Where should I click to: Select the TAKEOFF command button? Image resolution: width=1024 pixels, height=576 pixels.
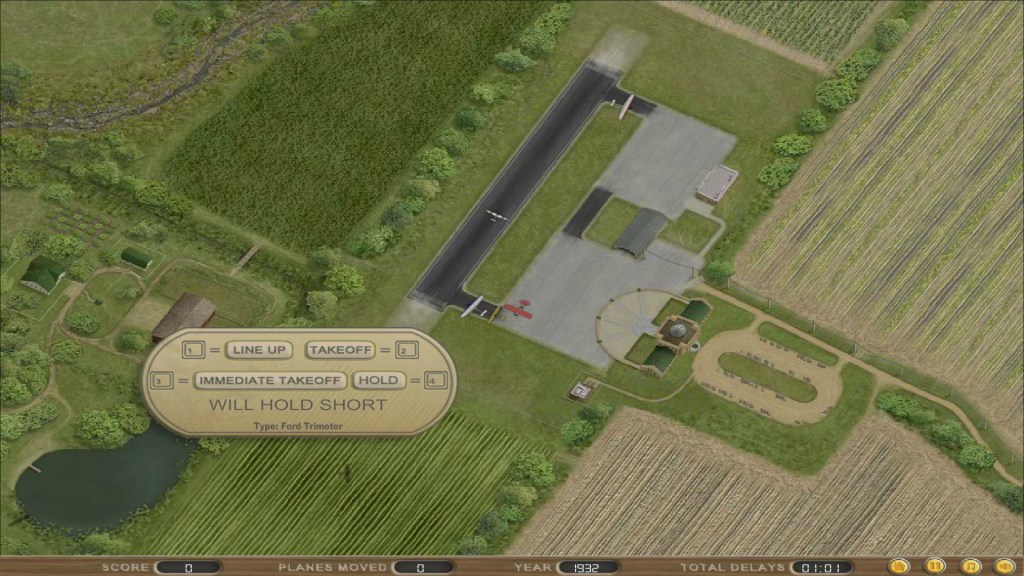click(340, 350)
